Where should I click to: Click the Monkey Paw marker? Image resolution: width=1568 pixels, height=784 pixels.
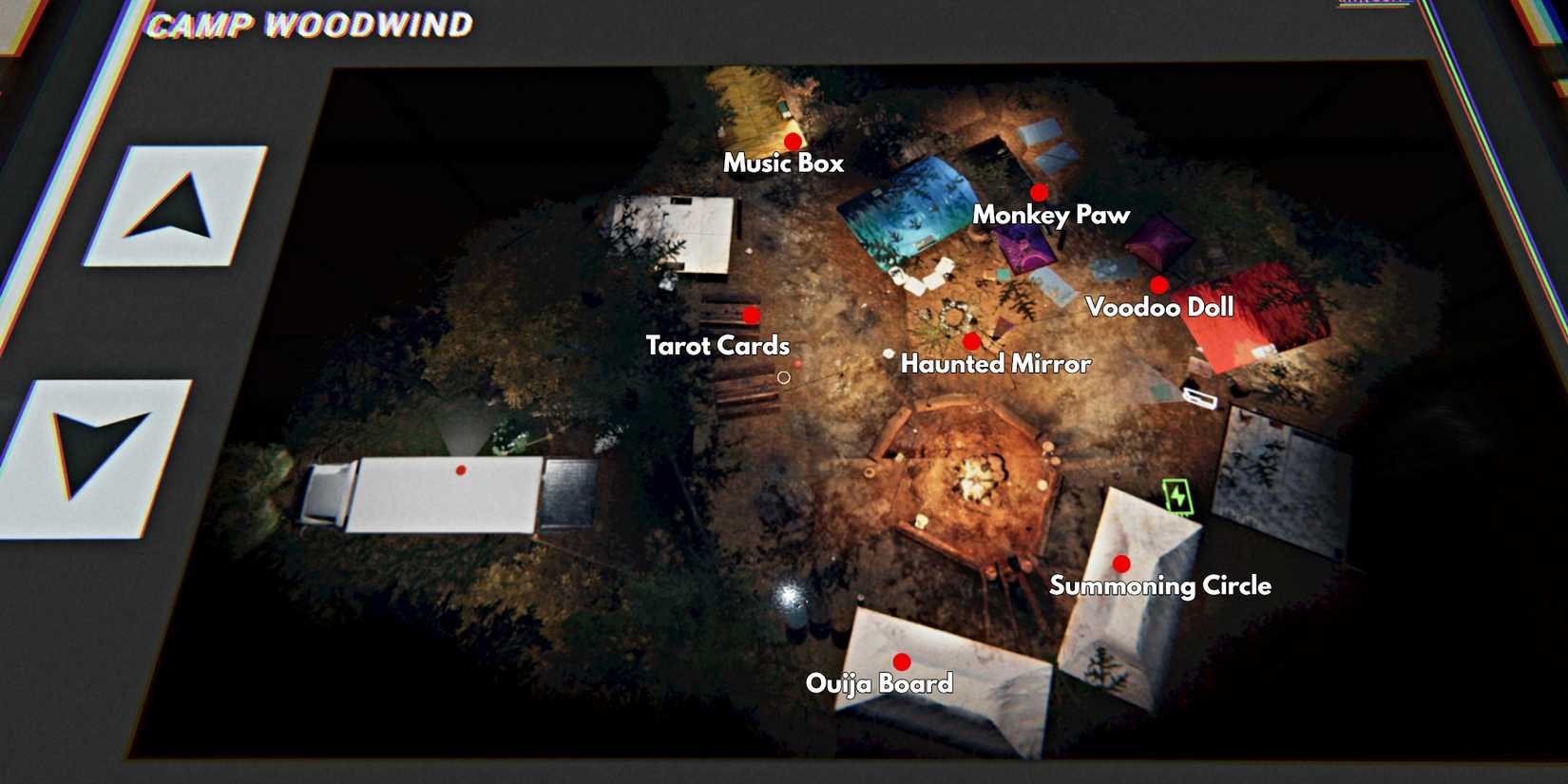(x=1039, y=190)
